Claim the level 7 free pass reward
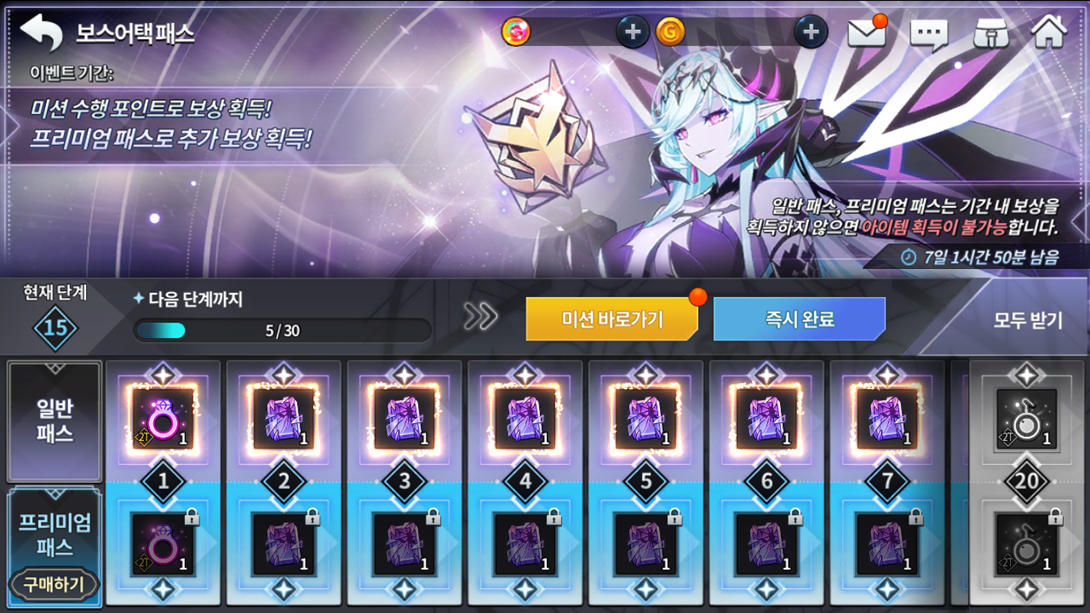This screenshot has width=1090, height=613. [x=887, y=419]
